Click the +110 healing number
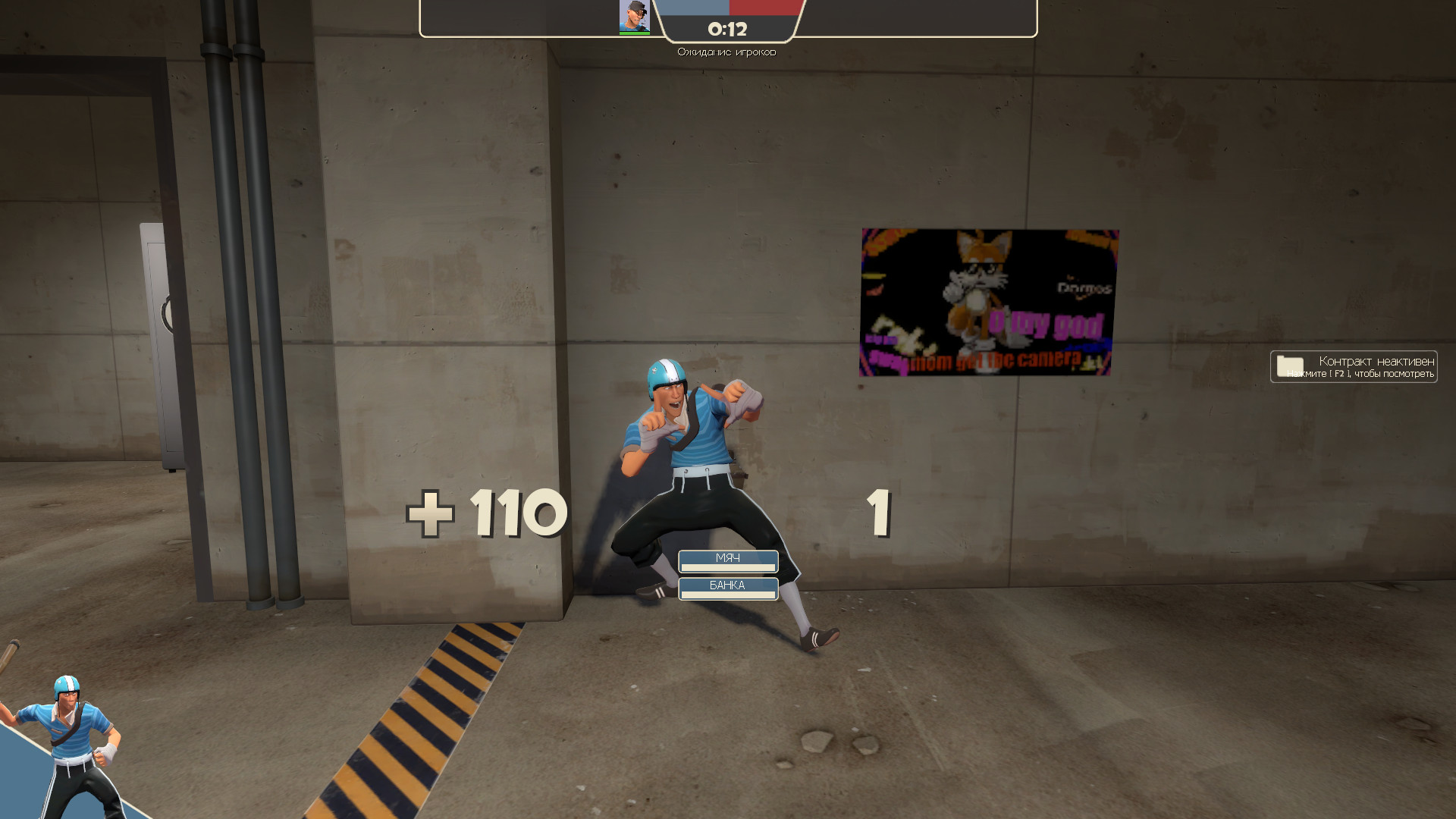This screenshot has width=1456, height=819. (485, 513)
